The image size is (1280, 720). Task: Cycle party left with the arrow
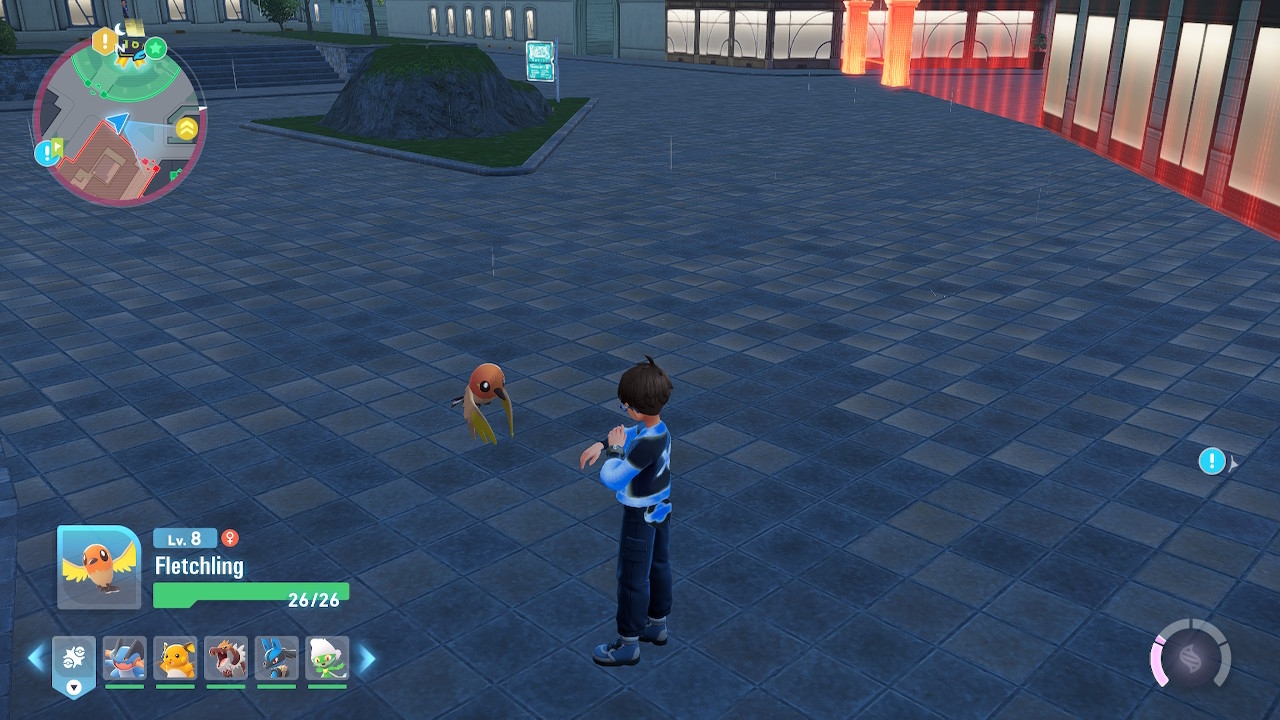tap(36, 658)
